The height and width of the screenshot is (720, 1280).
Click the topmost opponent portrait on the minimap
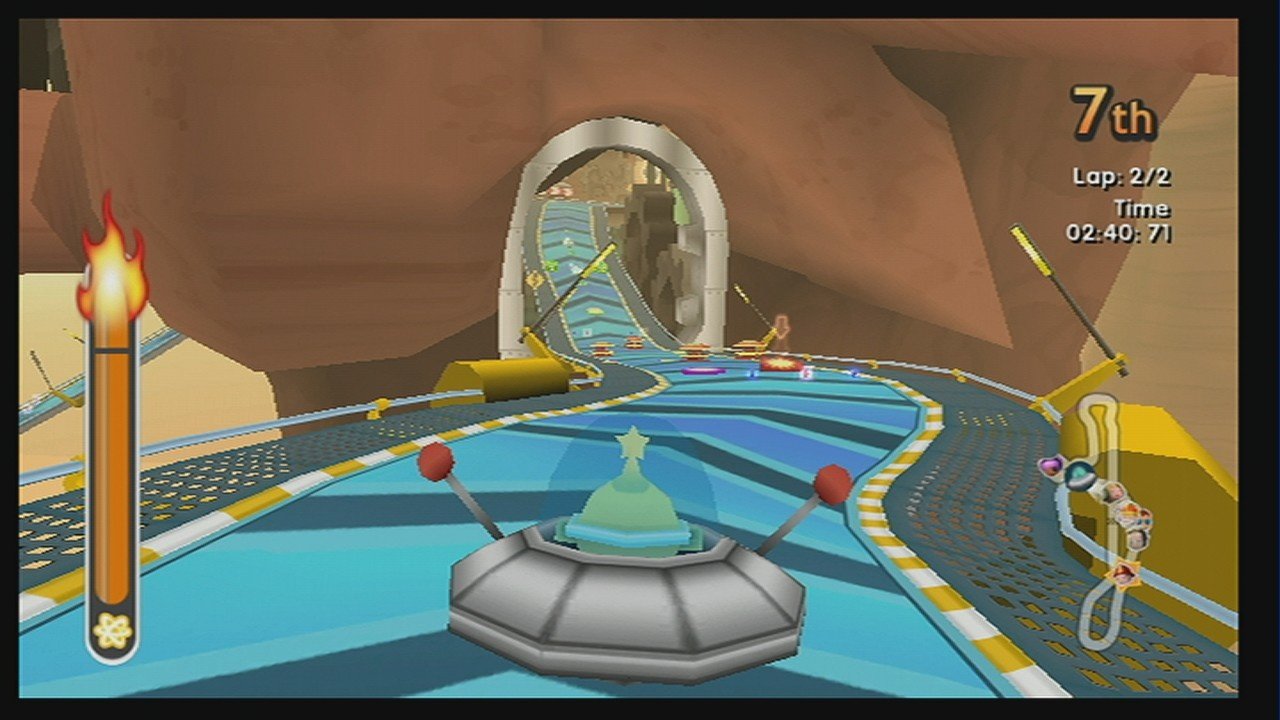click(x=1112, y=492)
